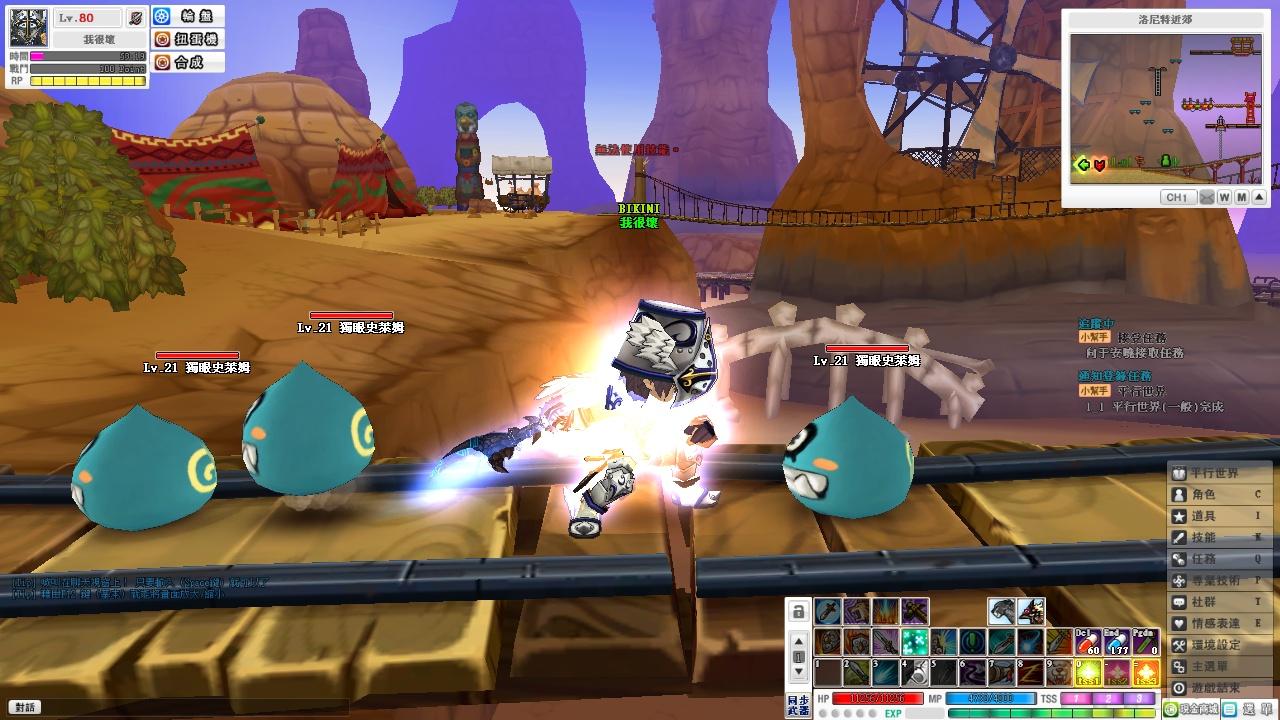This screenshot has width=1280, height=720.
Task: Open the 合成 crafting button
Action: (x=187, y=62)
